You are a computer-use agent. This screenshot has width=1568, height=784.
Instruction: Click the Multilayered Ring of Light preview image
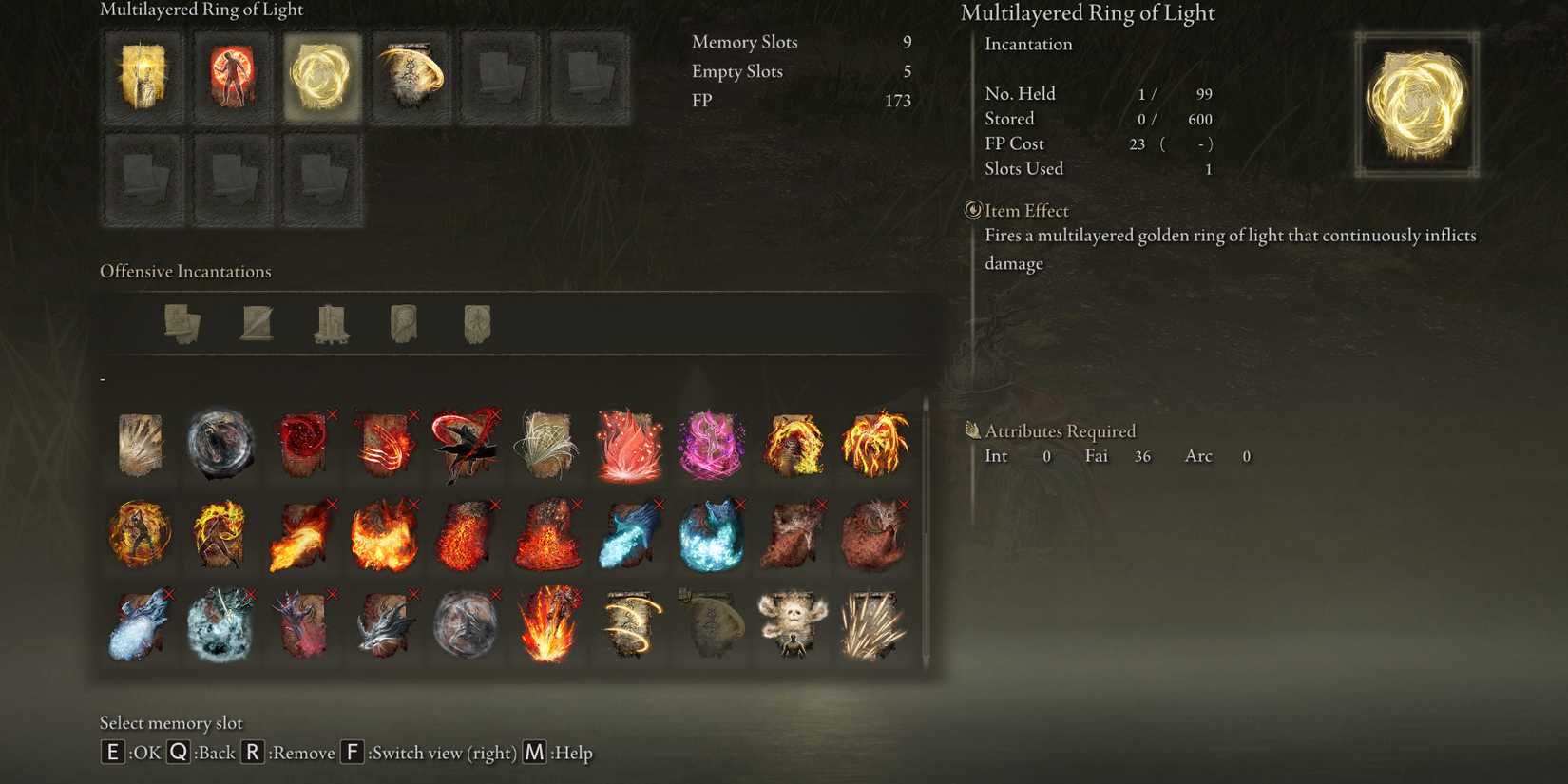click(x=1415, y=106)
